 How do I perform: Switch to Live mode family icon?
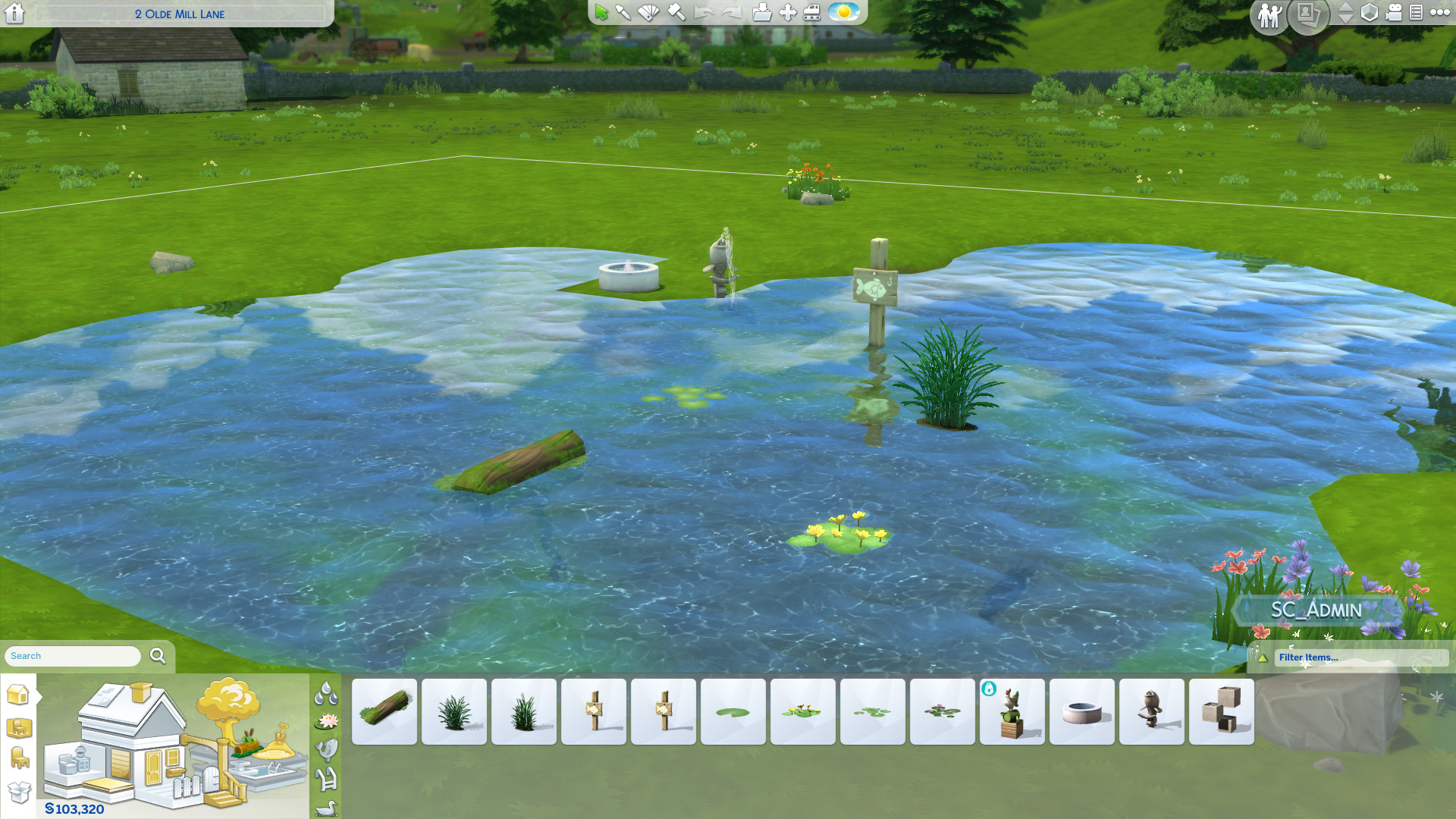pyautogui.click(x=1269, y=14)
